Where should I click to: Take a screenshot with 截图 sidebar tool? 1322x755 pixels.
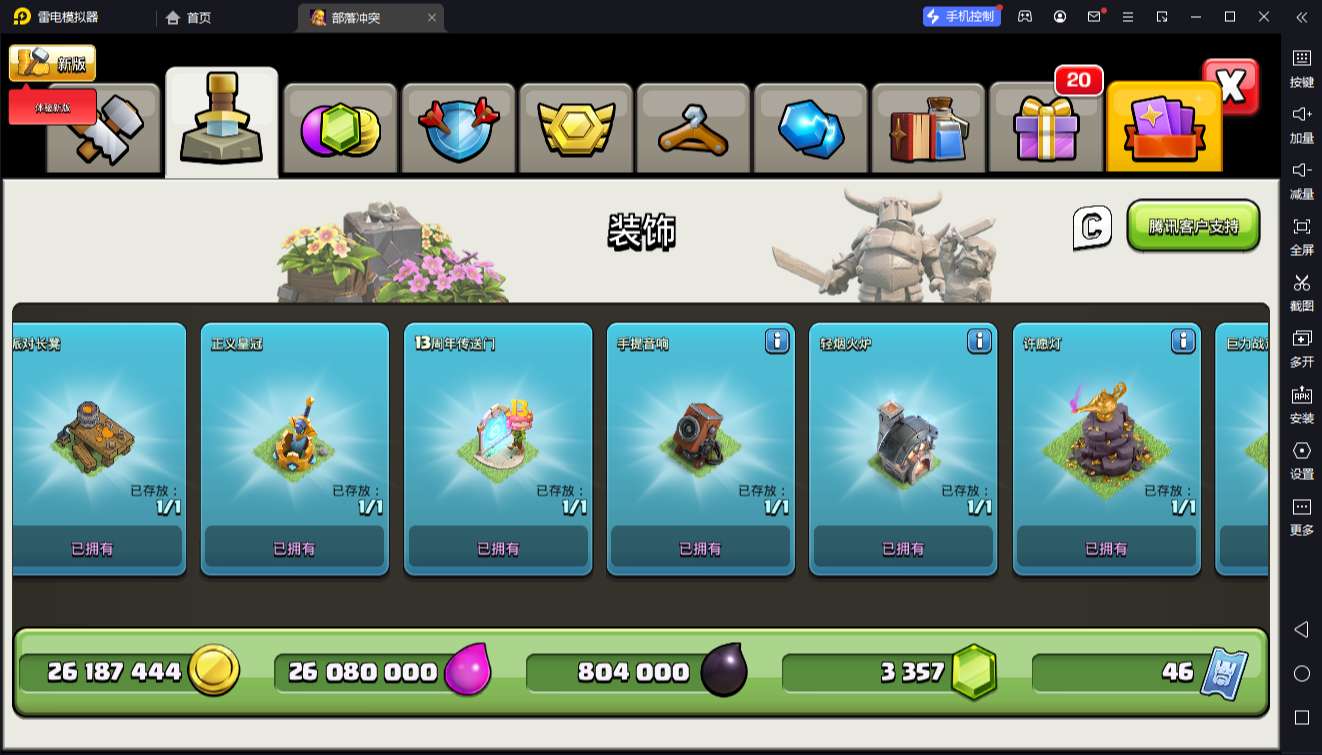coord(1301,291)
